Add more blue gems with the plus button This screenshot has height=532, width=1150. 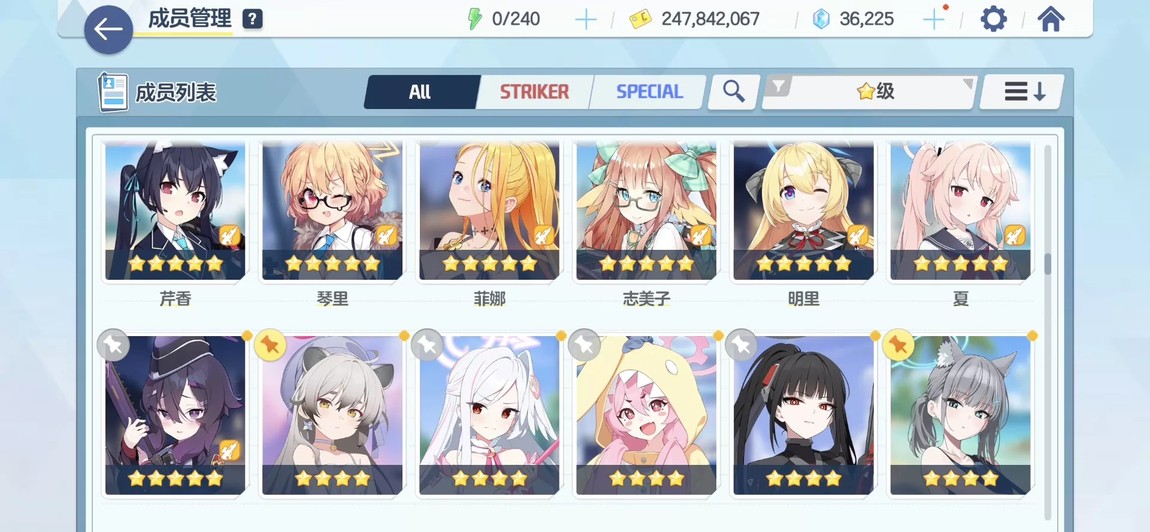[933, 19]
